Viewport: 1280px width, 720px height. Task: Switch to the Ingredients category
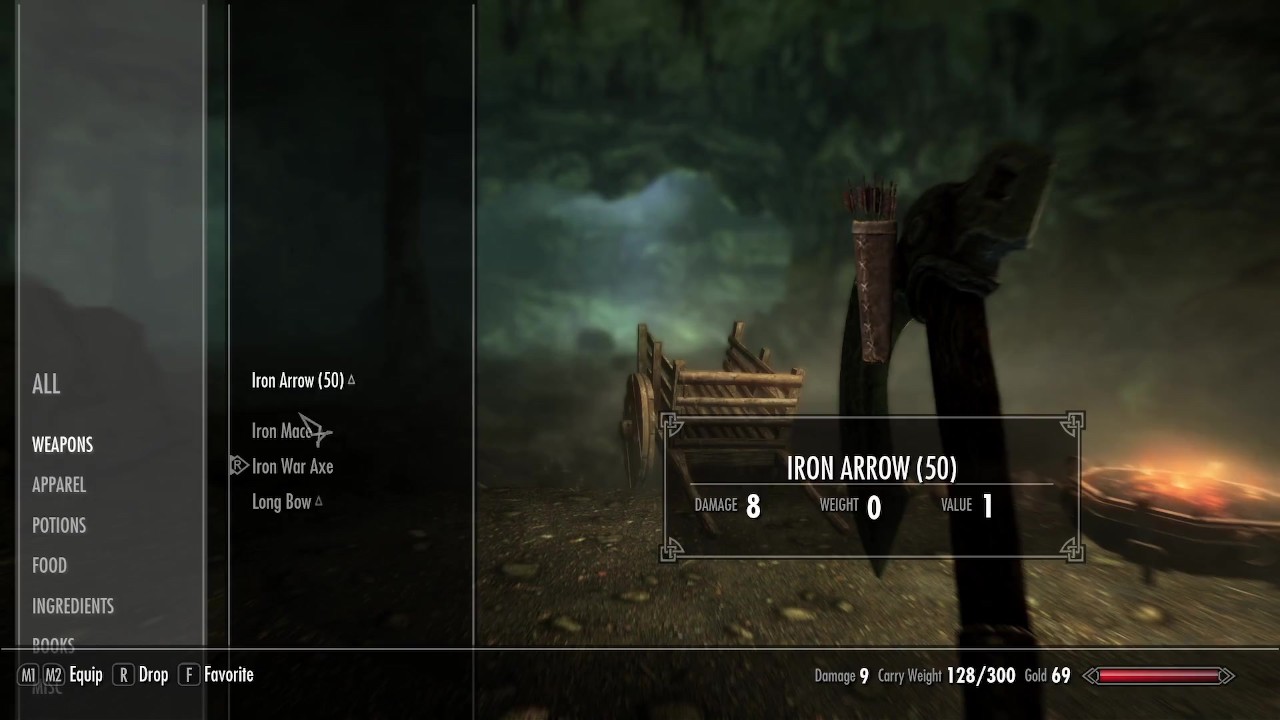pyautogui.click(x=73, y=606)
